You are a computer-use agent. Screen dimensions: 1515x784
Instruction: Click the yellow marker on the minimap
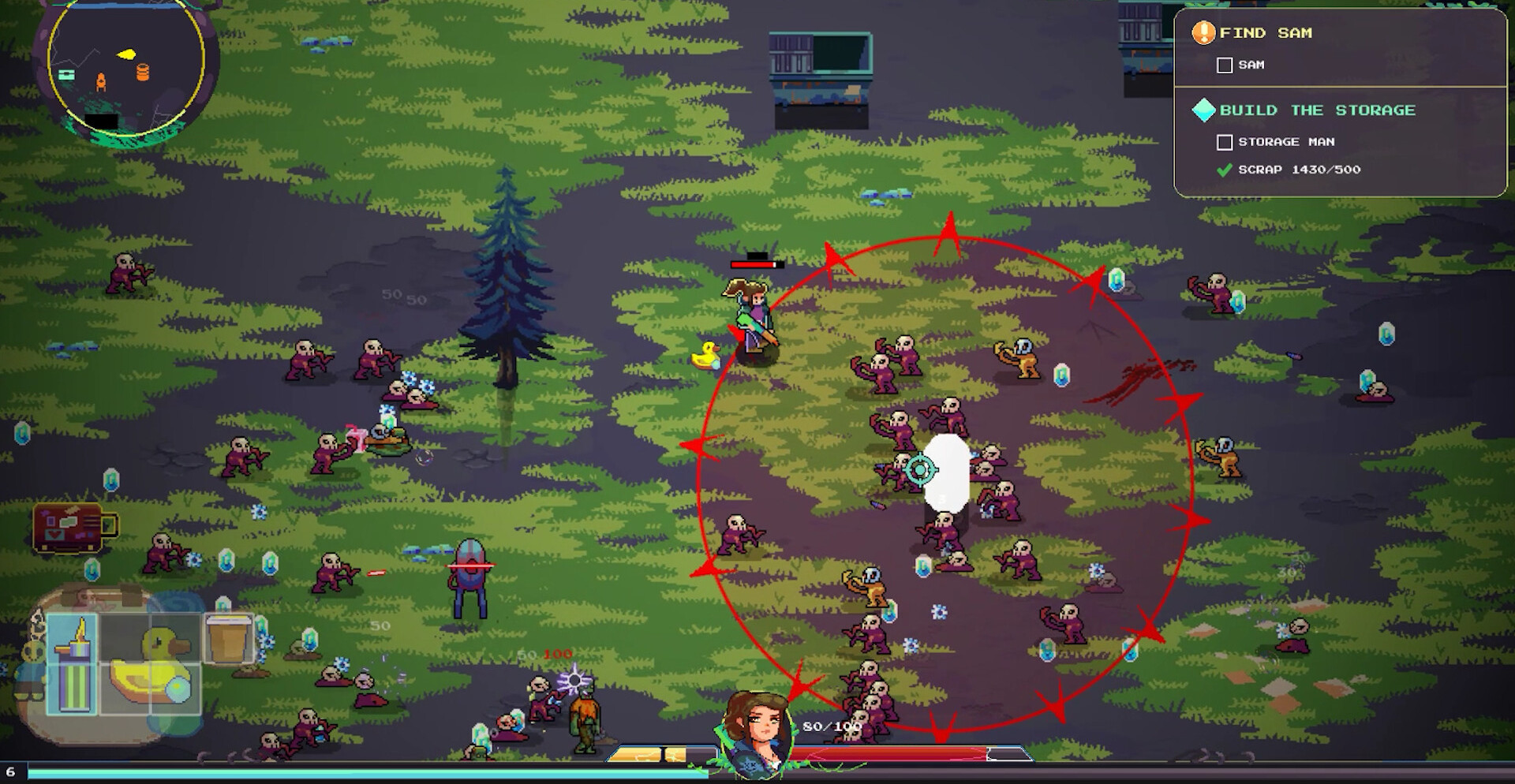click(126, 54)
